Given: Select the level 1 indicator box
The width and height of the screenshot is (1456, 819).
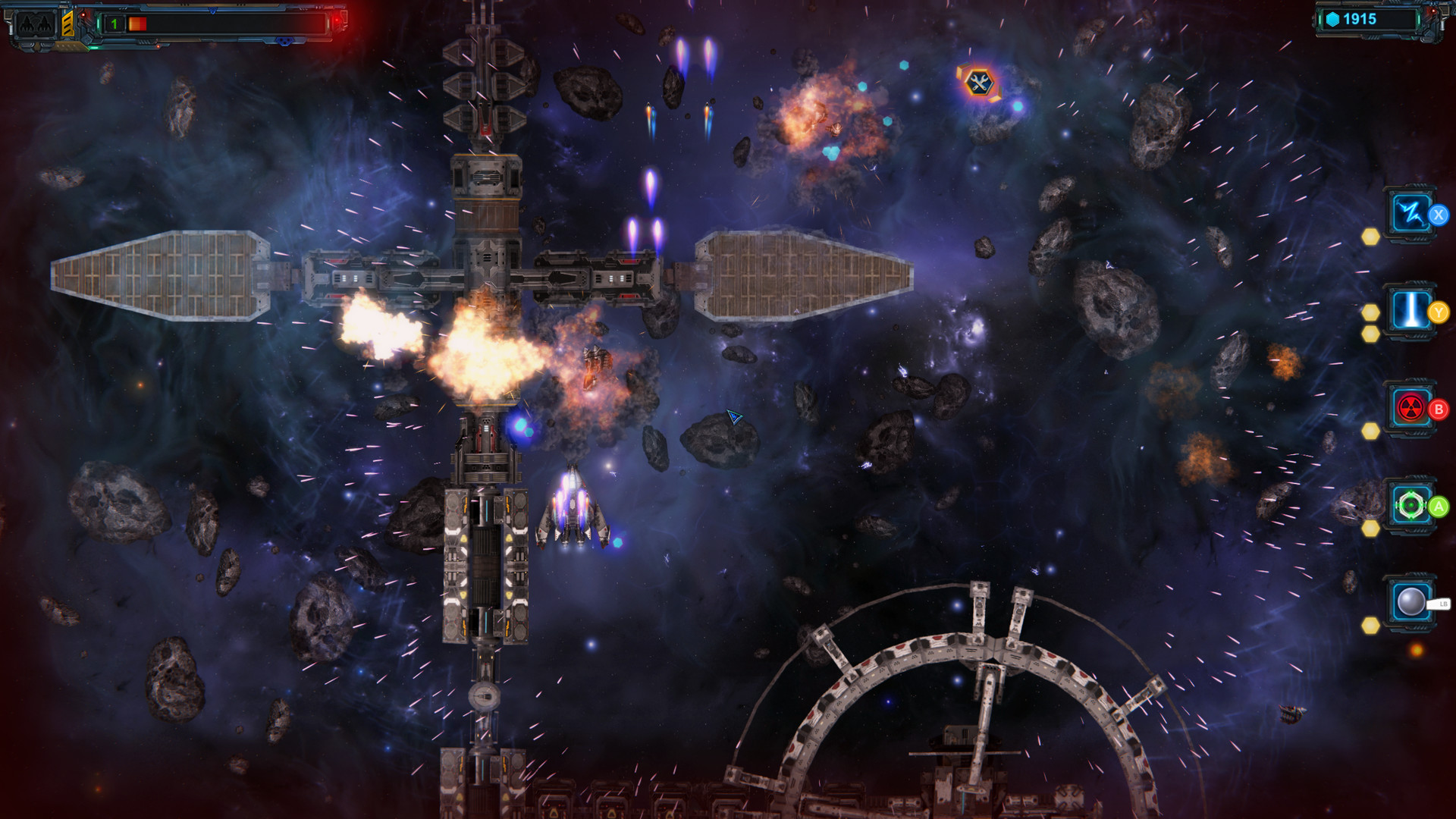Looking at the screenshot, I should [114, 23].
